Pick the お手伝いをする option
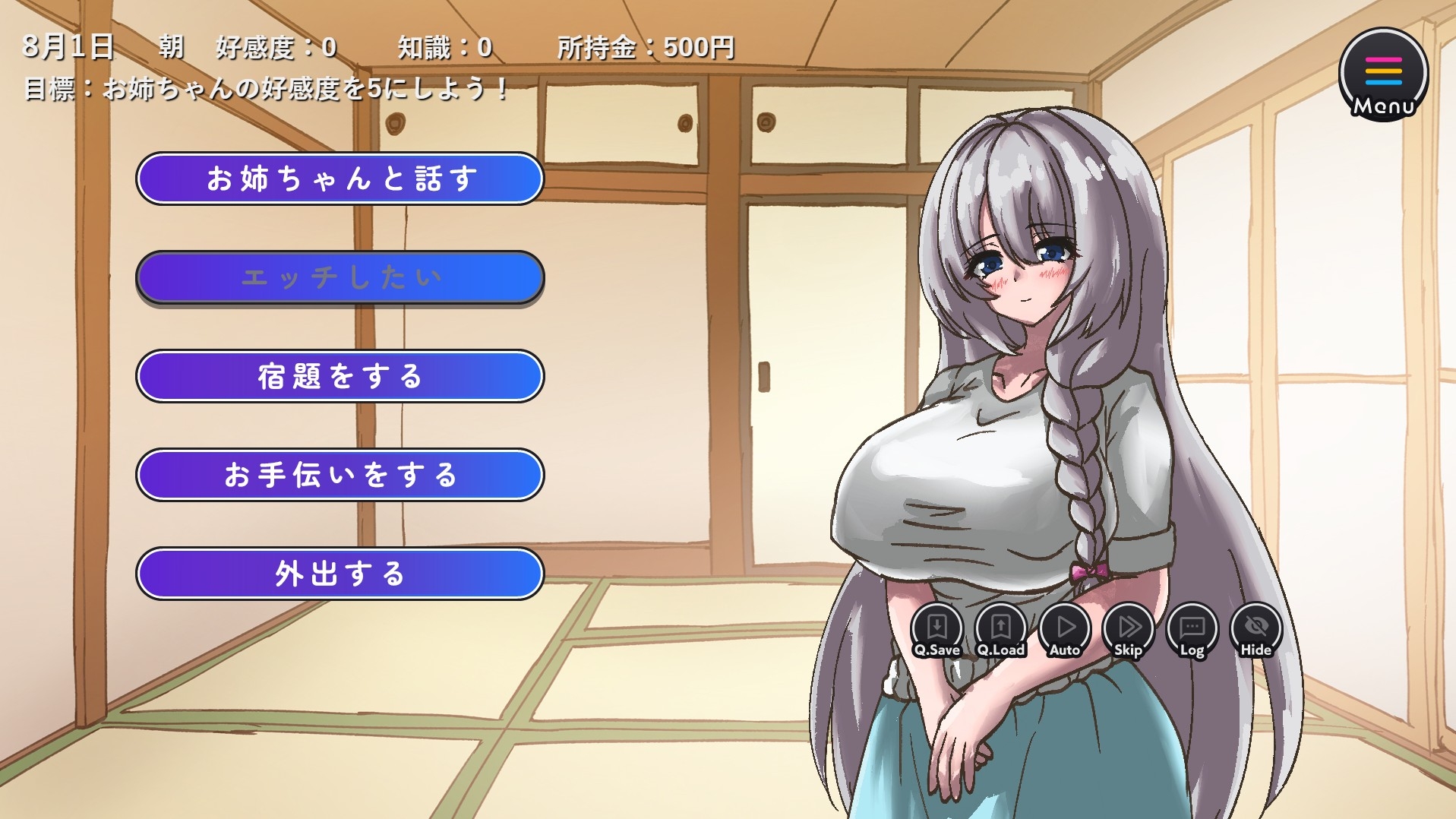This screenshot has height=819, width=1456. click(340, 475)
